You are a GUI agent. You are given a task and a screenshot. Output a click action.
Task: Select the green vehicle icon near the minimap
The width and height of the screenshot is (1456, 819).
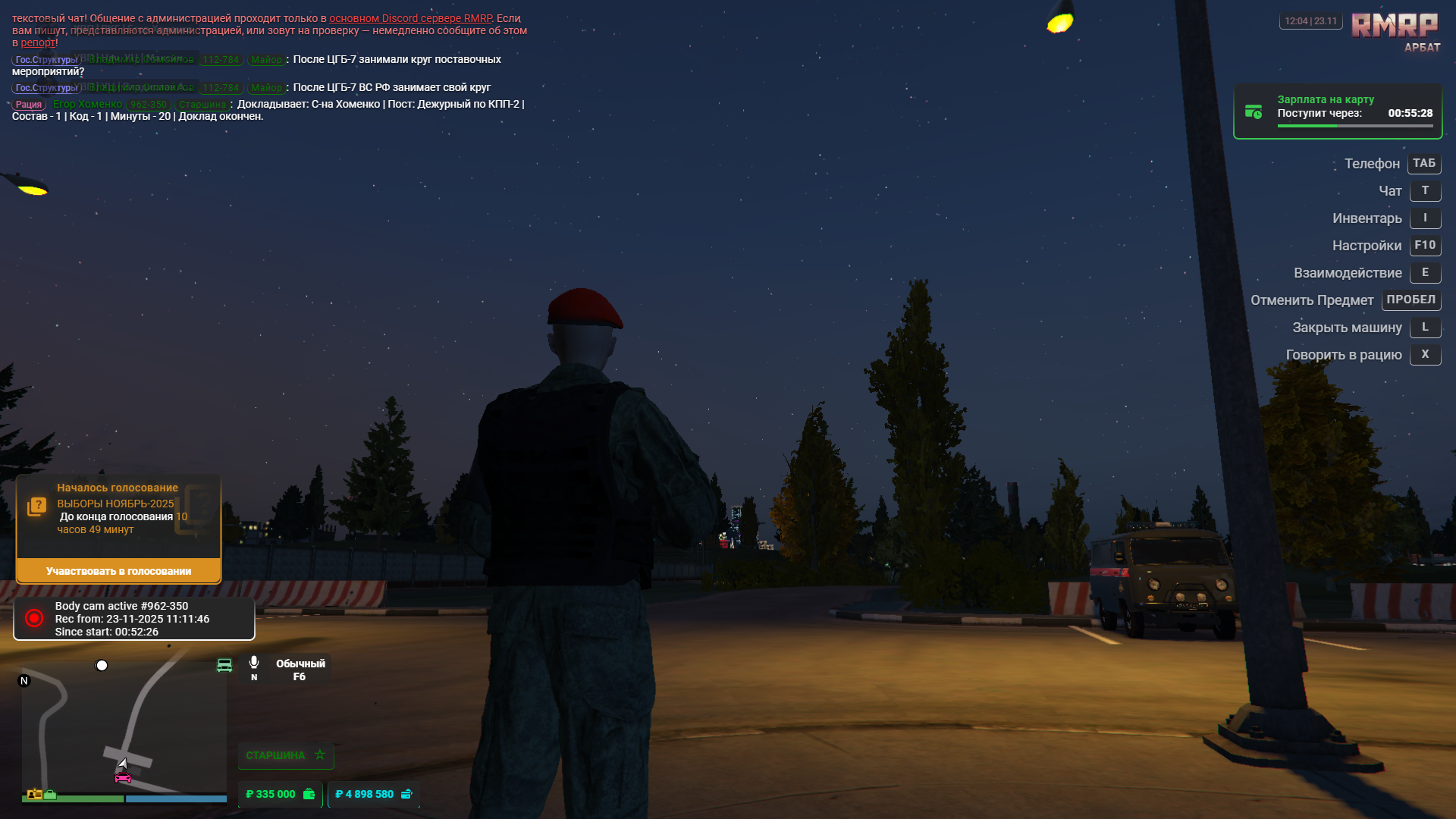(224, 665)
